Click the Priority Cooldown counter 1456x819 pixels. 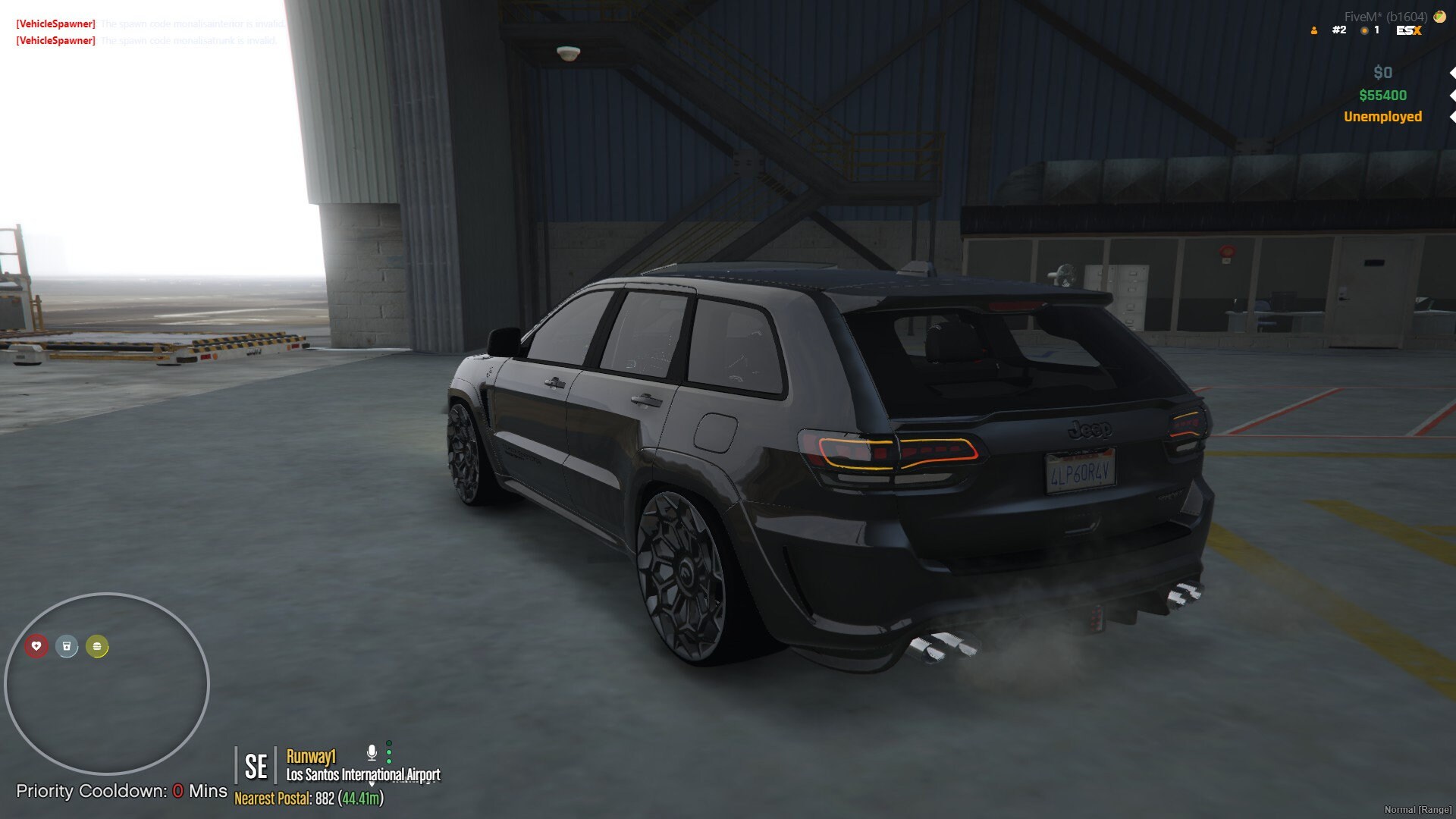121,791
